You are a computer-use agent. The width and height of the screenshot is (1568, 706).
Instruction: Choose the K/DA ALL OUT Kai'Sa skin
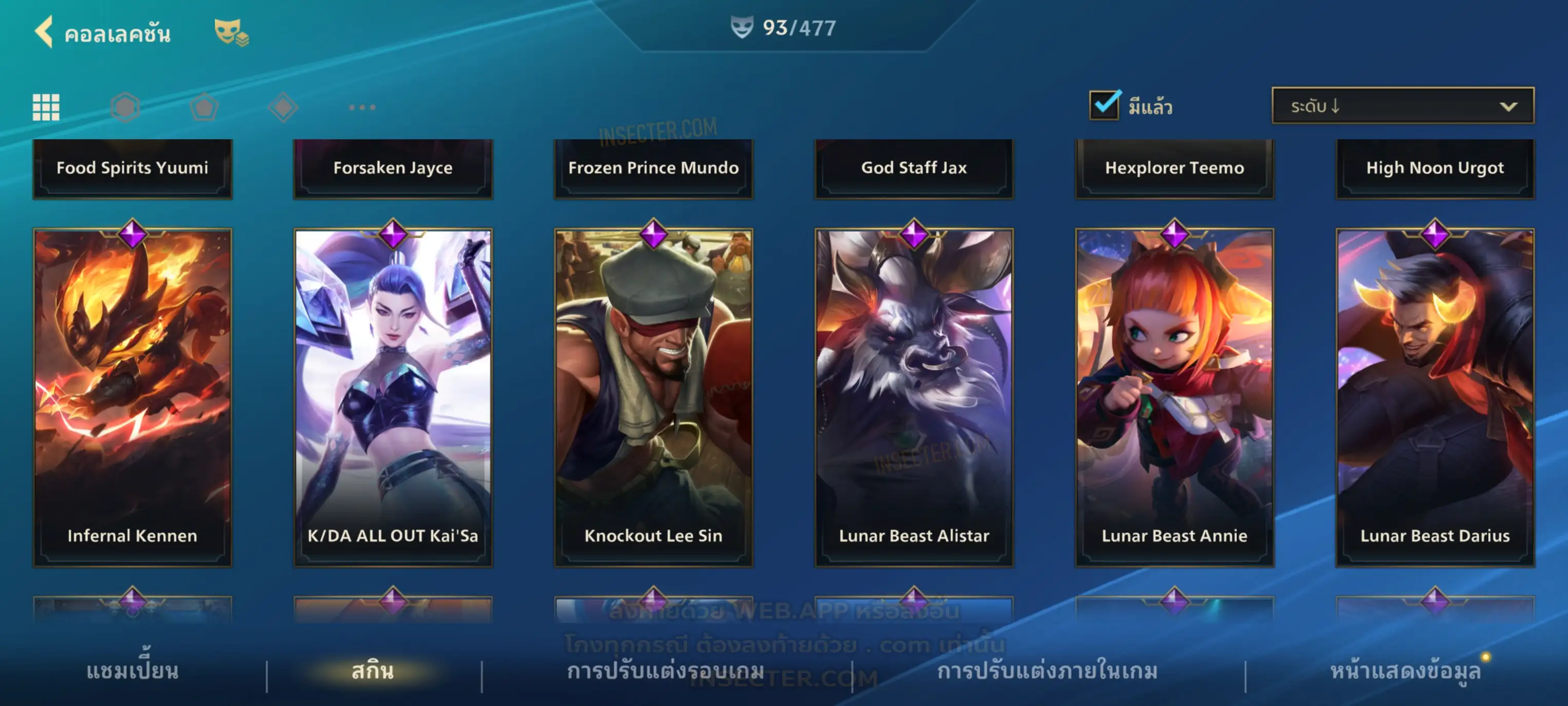(393, 397)
